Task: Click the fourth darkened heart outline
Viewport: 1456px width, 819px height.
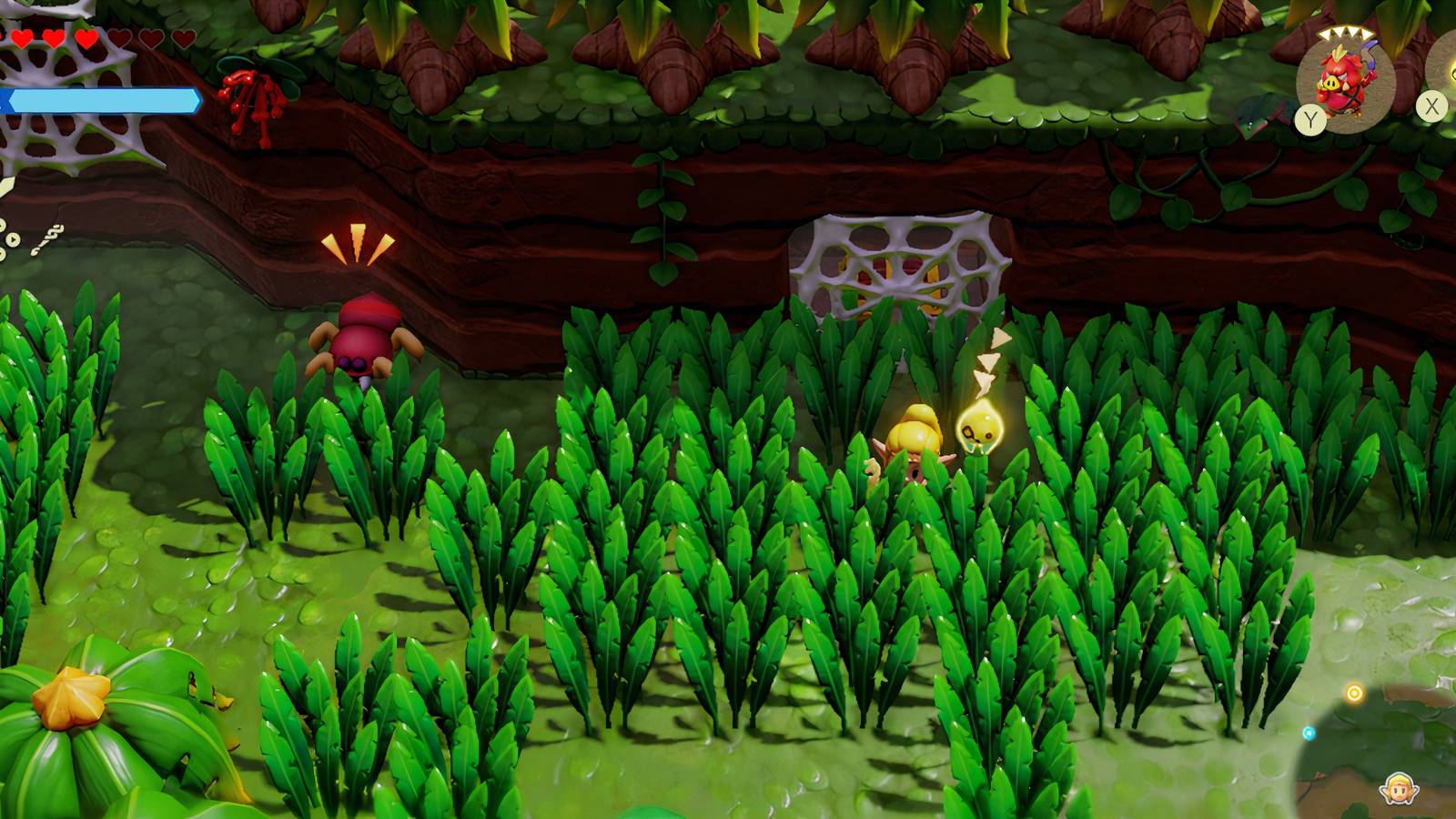Action: point(120,37)
